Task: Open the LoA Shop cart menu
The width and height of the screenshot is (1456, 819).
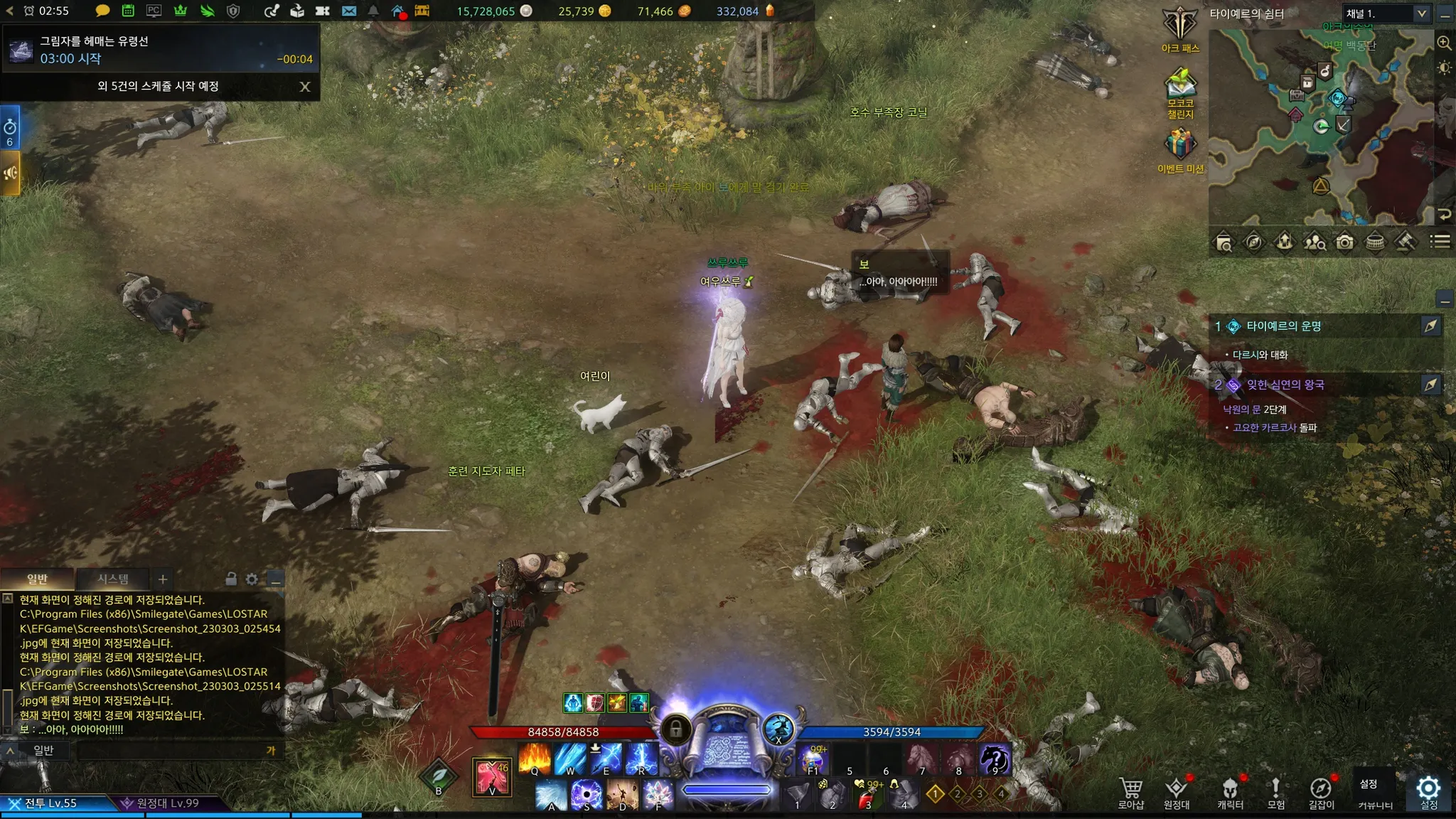Action: pos(1130,792)
